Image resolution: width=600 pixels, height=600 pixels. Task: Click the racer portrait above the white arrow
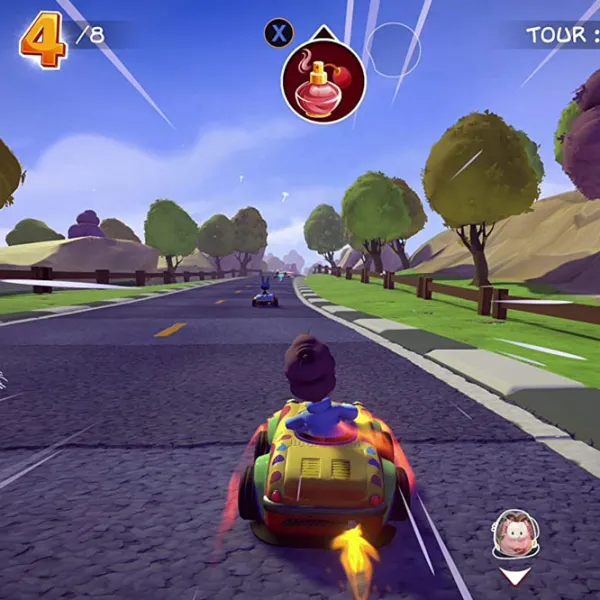pos(514,534)
